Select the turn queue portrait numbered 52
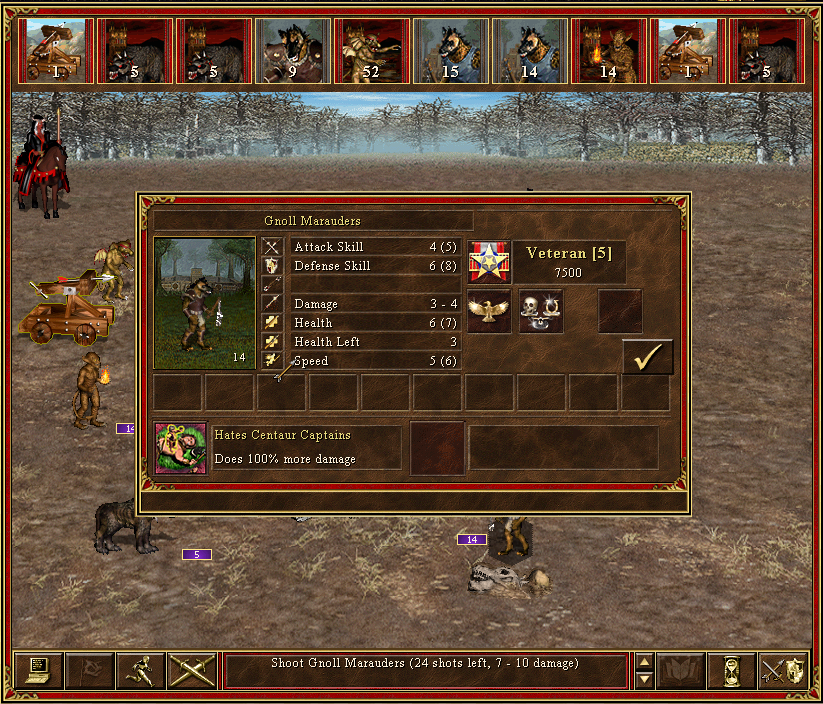823x704 pixels. 372,50
